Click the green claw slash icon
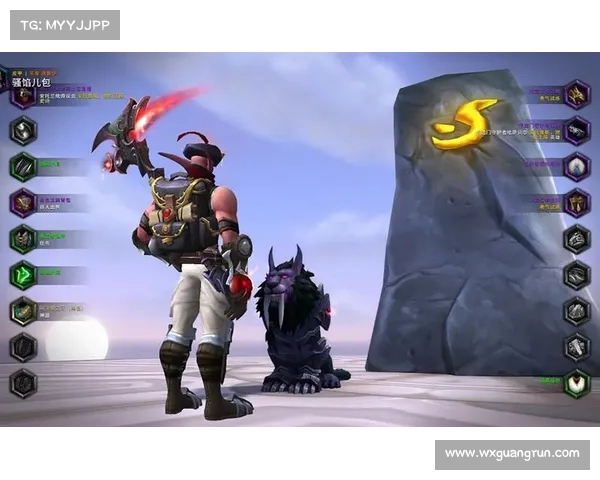This screenshot has width=600, height=480. [23, 166]
